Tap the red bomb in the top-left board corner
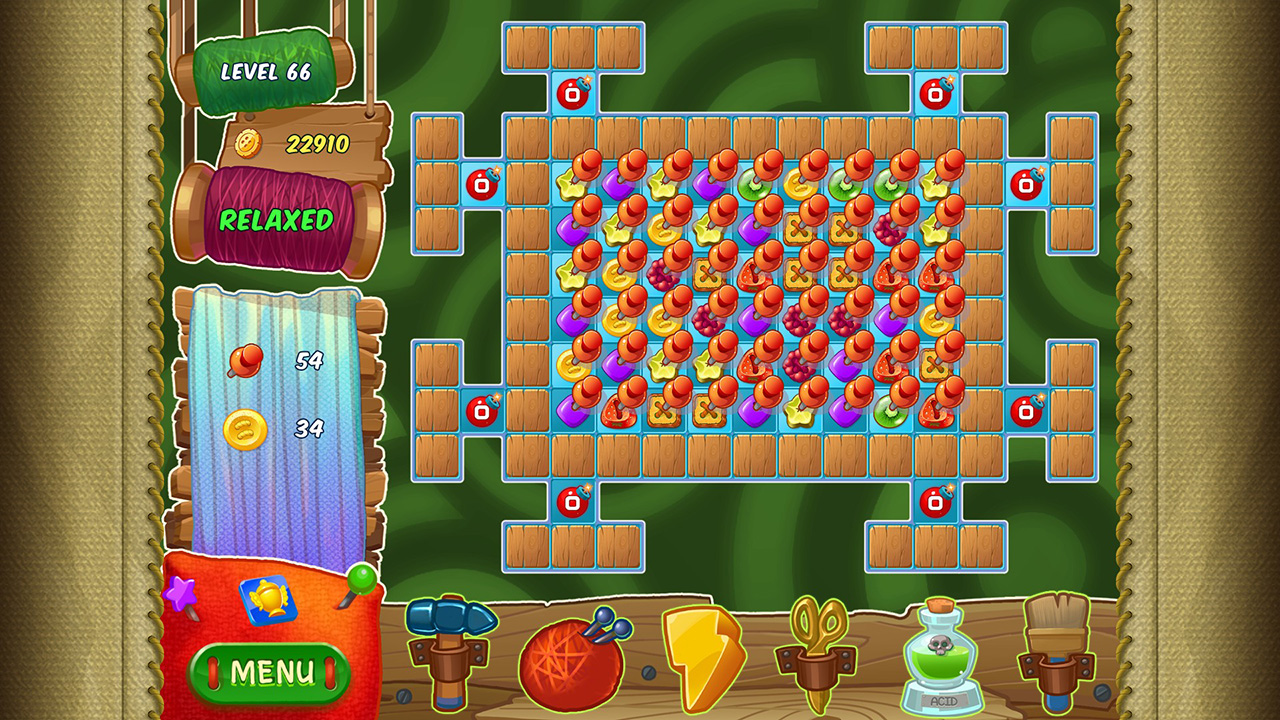 (x=574, y=92)
